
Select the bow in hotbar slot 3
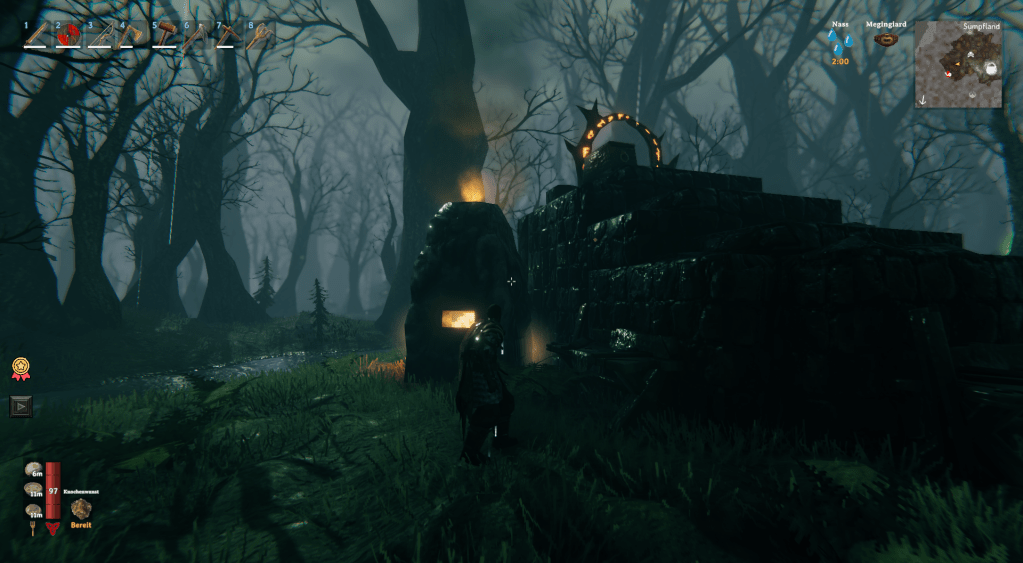tap(100, 35)
